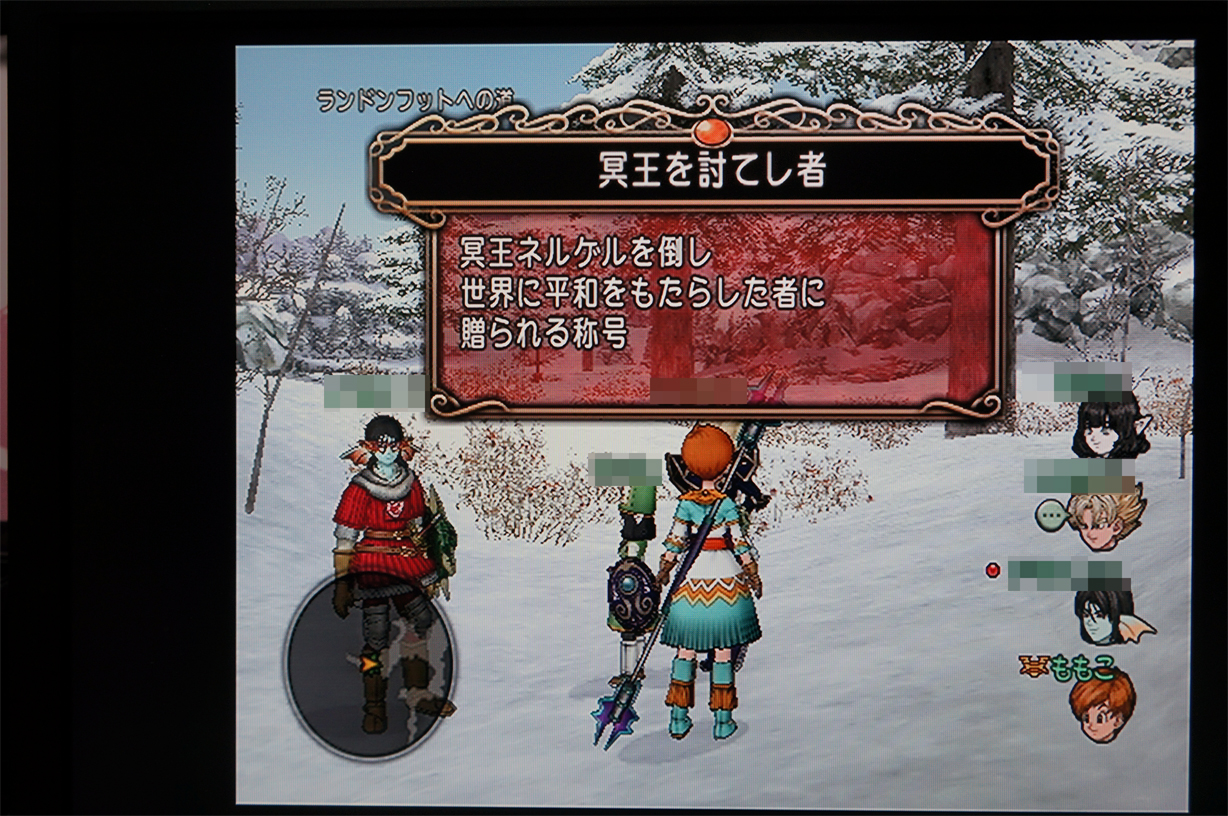Viewport: 1228px width, 816px height.
Task: Select the black-haired elf party portrait
Action: click(x=1107, y=426)
